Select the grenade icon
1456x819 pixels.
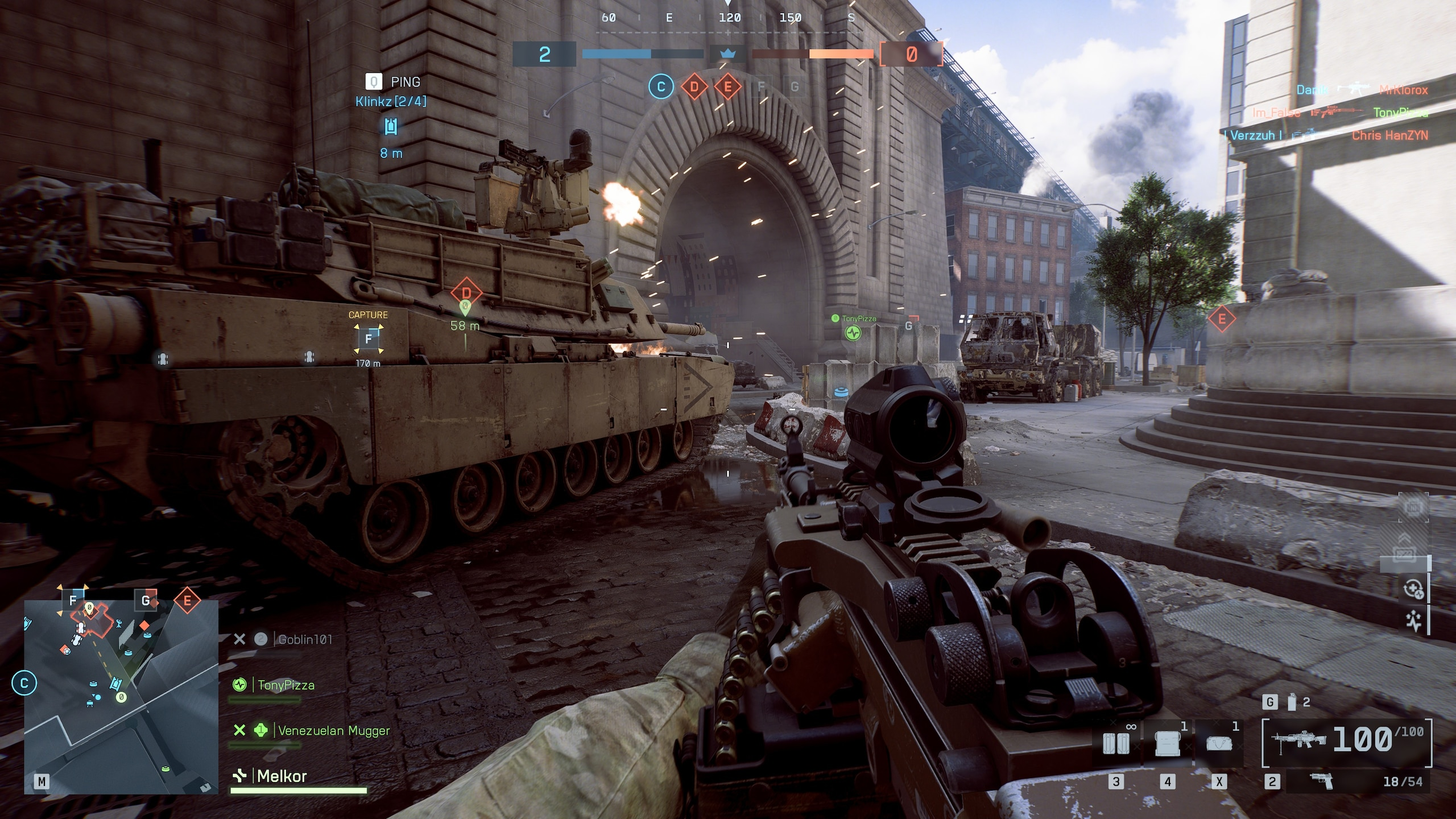click(x=1292, y=703)
